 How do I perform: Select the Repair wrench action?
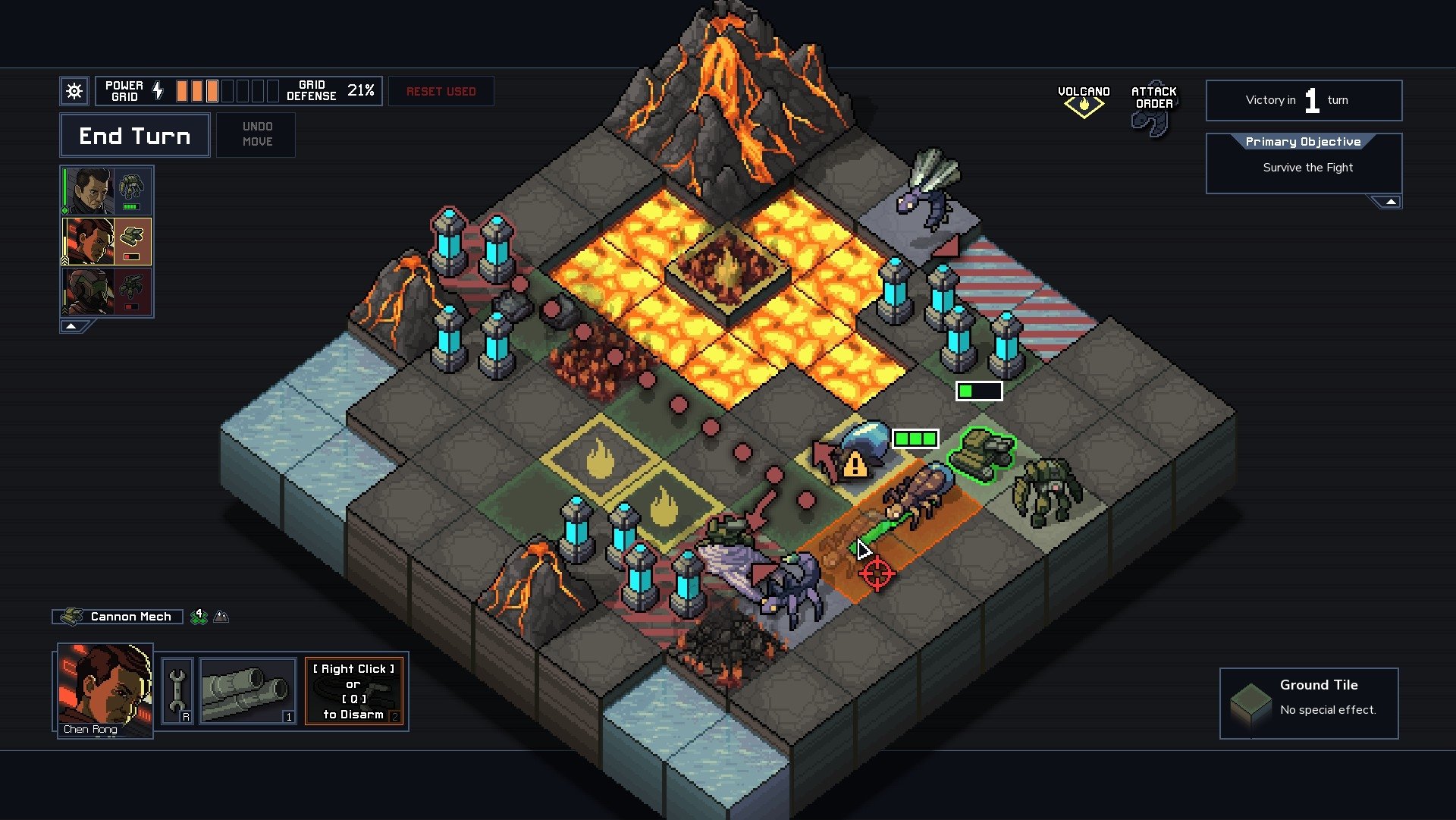coord(179,690)
